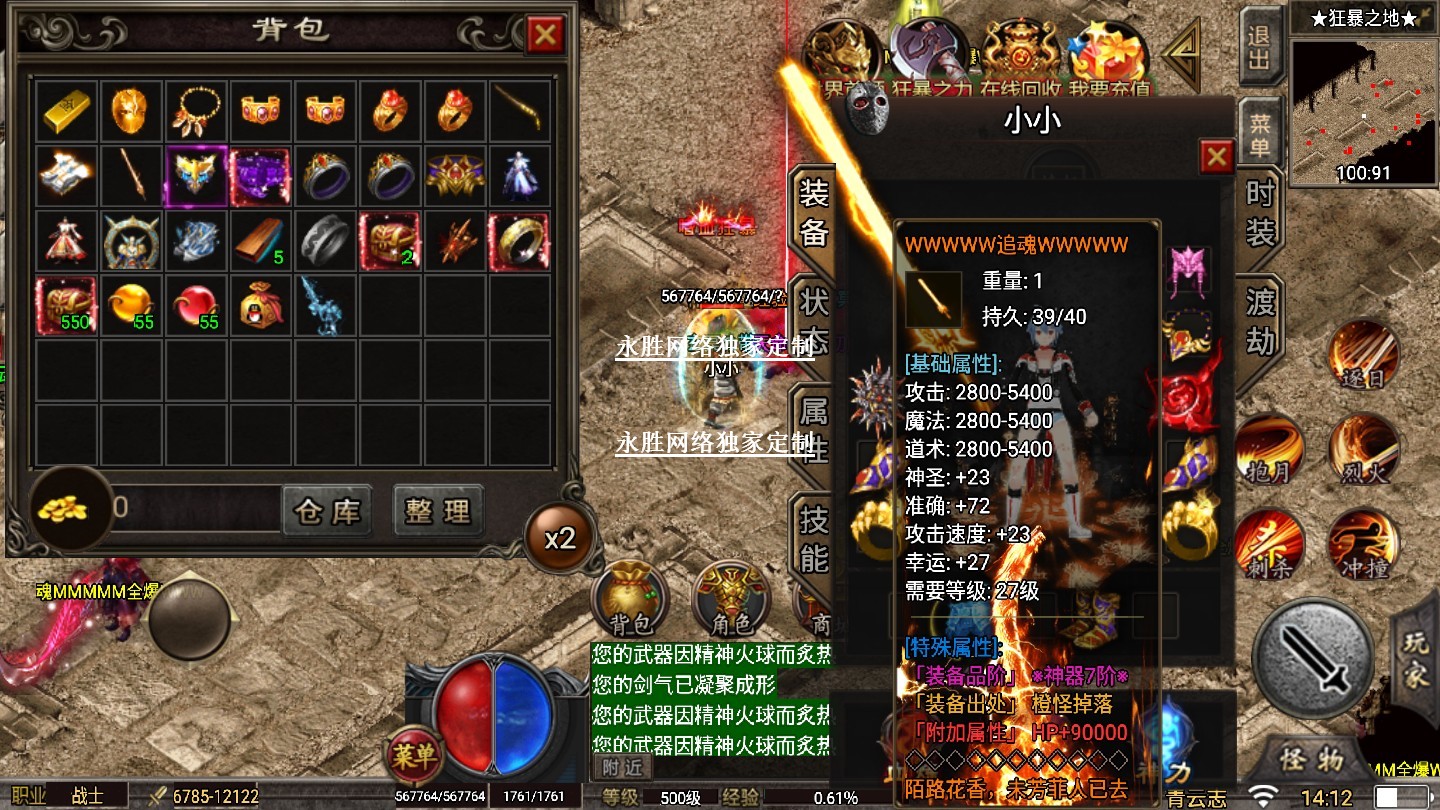Tap the sword basic attack button
1440x810 pixels.
1313,657
